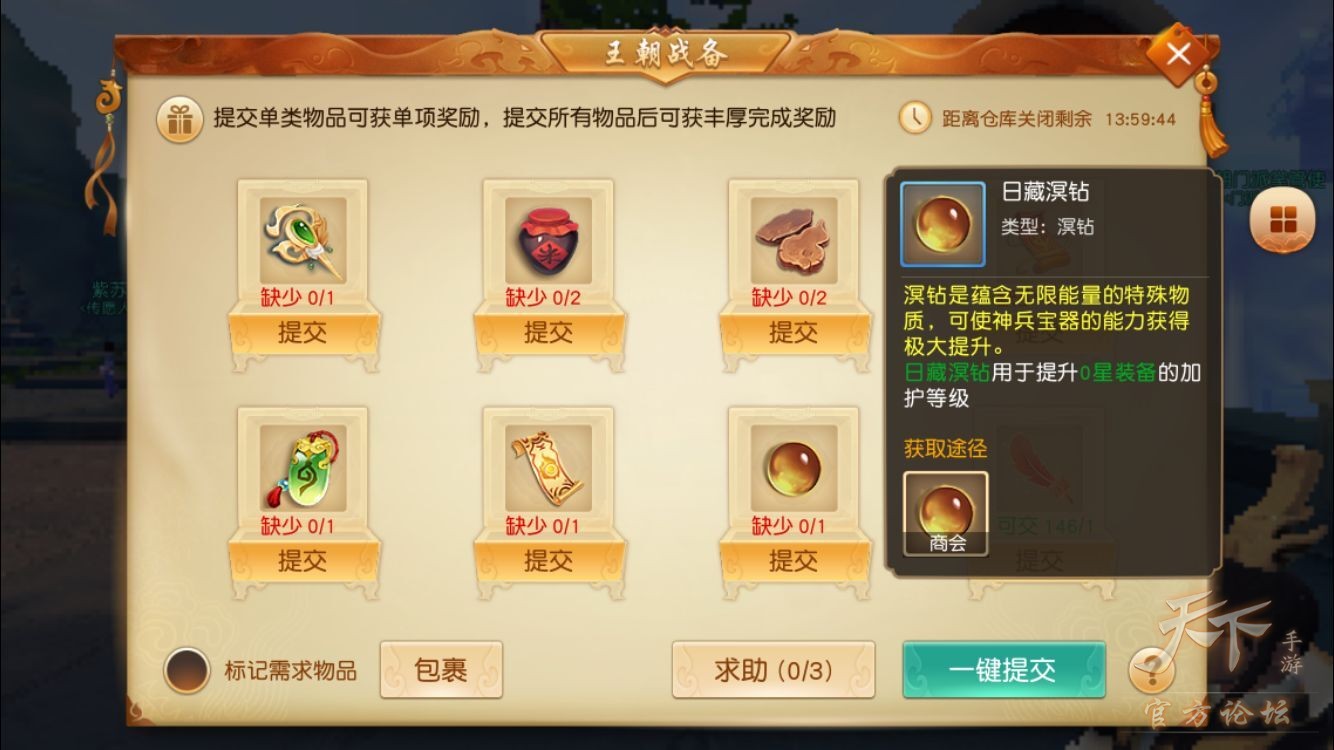Viewport: 1334px width, 750px height.
Task: Click the gift icon beside the submission tip
Action: click(x=178, y=118)
